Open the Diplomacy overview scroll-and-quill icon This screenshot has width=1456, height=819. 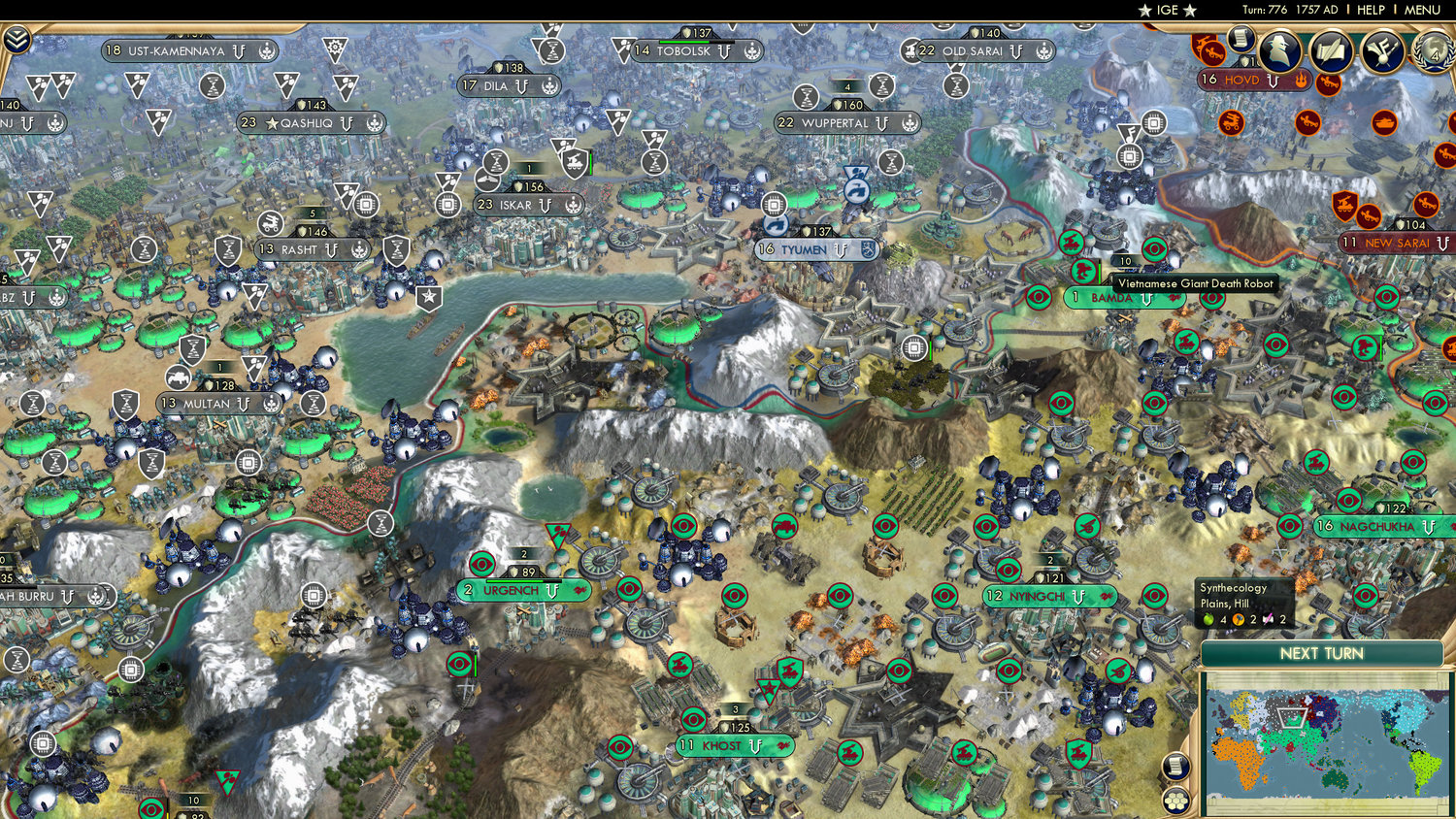click(1331, 49)
